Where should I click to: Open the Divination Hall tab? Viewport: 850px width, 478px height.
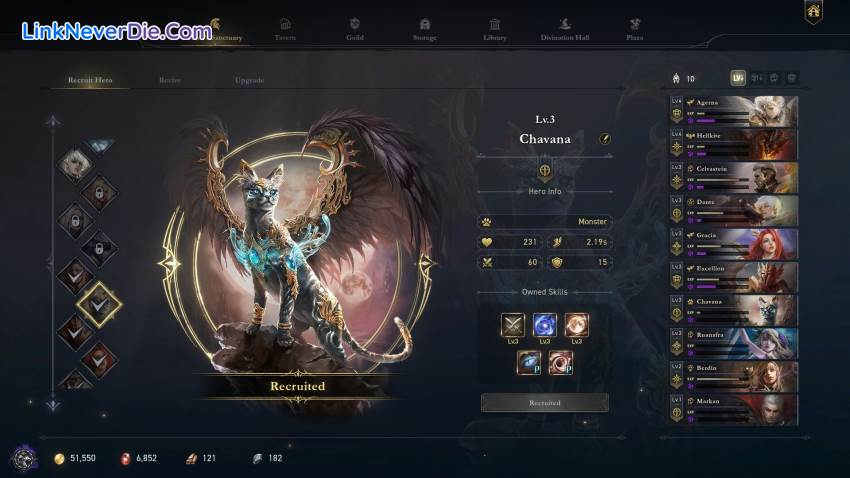pyautogui.click(x=564, y=29)
